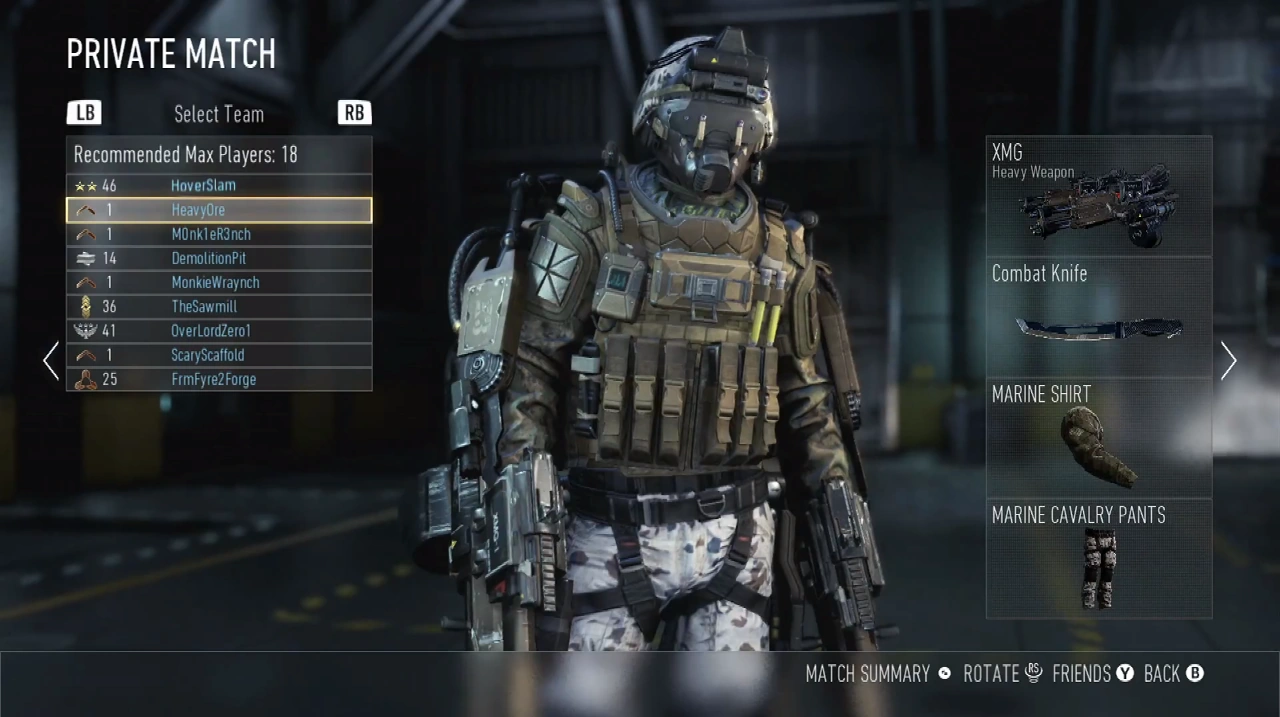The image size is (1280, 717).
Task: Open the Friends list
Action: click(x=1092, y=674)
